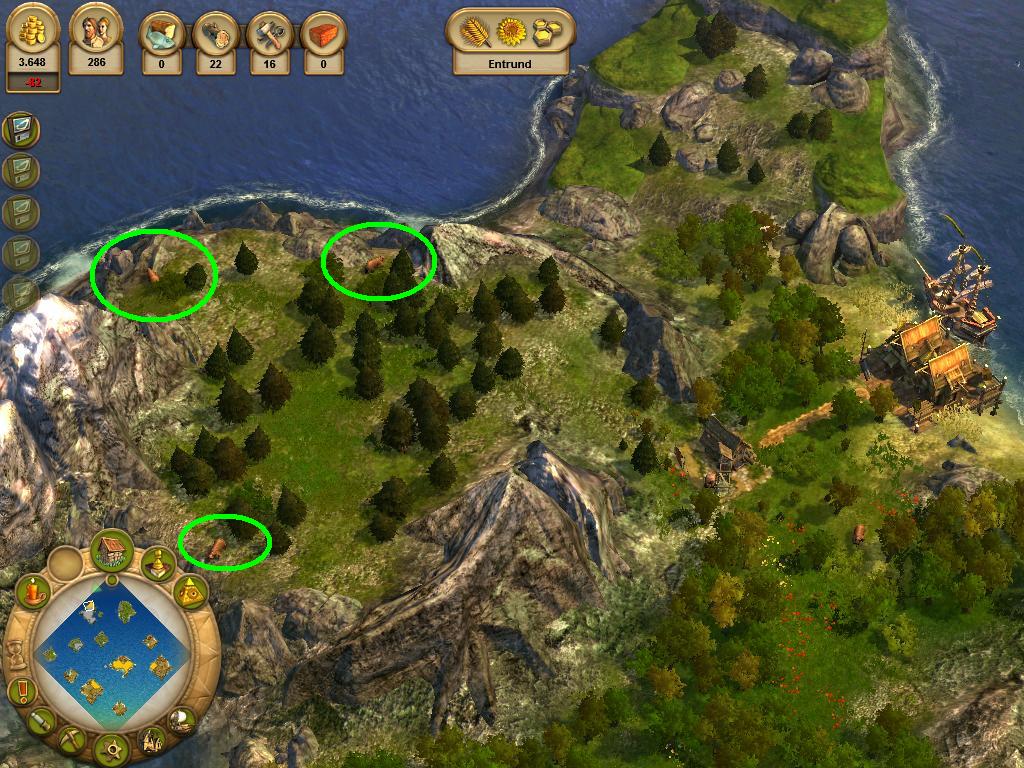Open the house construction menu
Screen dimensions: 1024x768
tap(112, 551)
